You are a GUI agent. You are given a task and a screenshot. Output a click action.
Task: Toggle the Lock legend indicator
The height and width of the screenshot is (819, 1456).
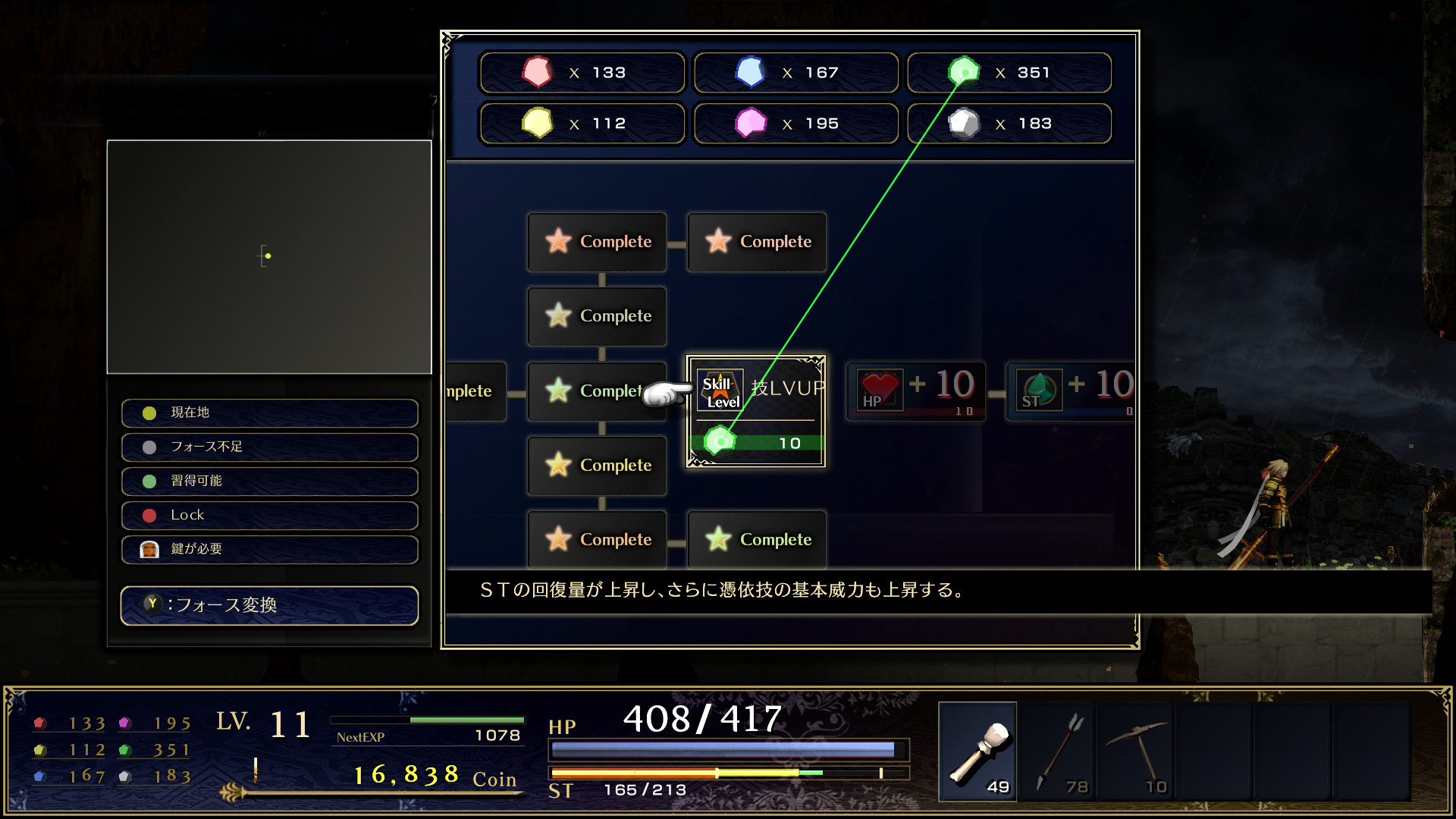click(269, 515)
